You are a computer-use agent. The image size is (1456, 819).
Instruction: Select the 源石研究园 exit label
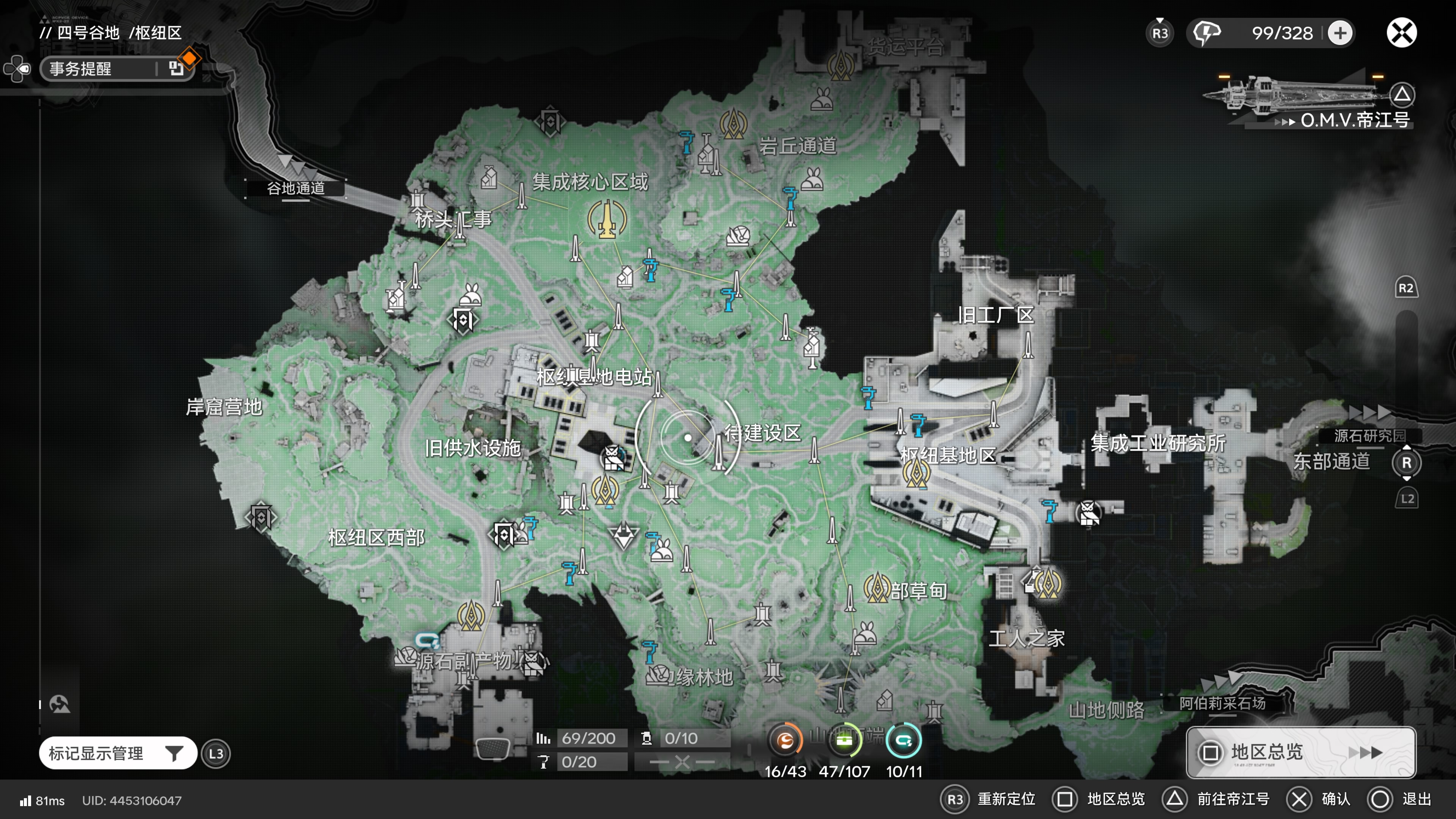(1369, 436)
